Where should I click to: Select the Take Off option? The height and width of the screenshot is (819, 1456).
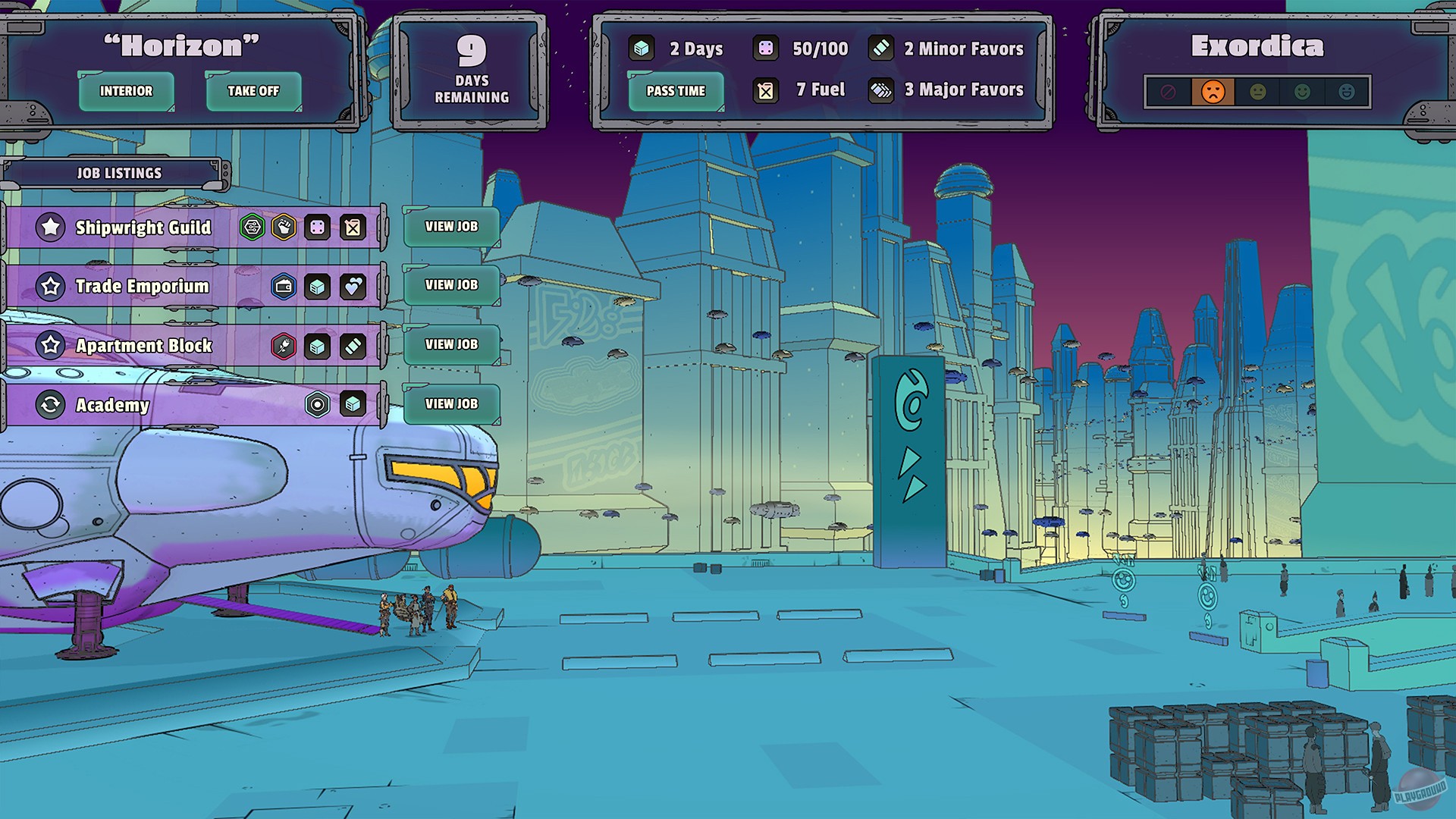click(x=253, y=91)
